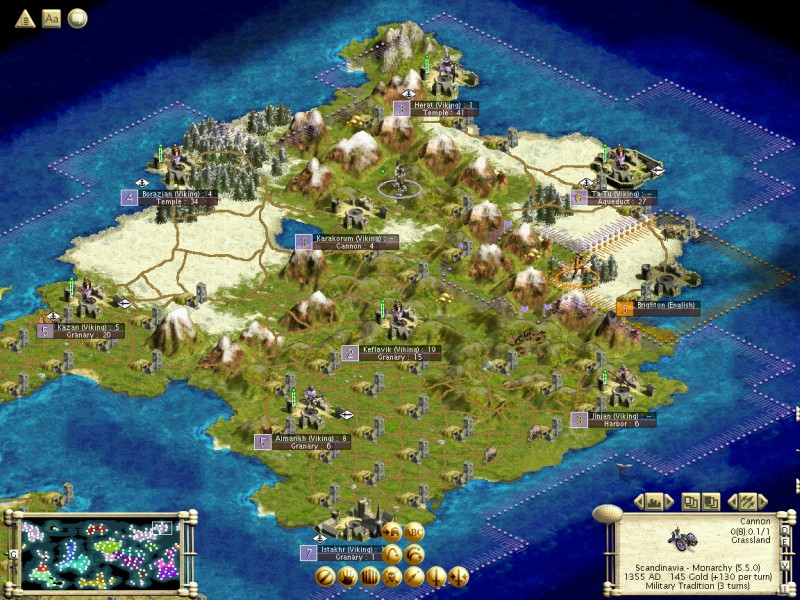800x600 pixels.
Task: Select Keflavik city name label
Action: point(380,348)
